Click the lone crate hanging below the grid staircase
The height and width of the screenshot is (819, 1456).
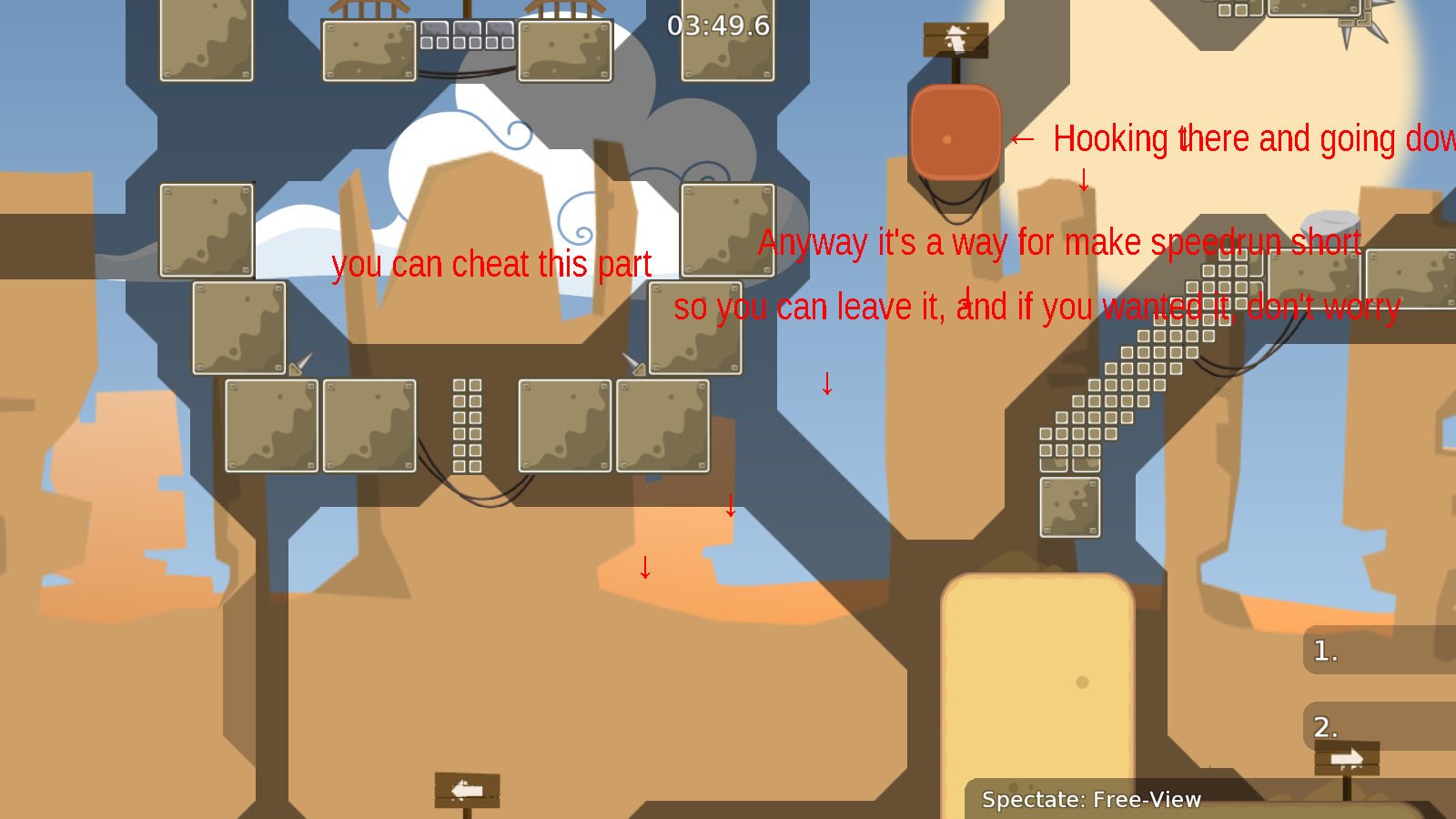[x=1068, y=506]
